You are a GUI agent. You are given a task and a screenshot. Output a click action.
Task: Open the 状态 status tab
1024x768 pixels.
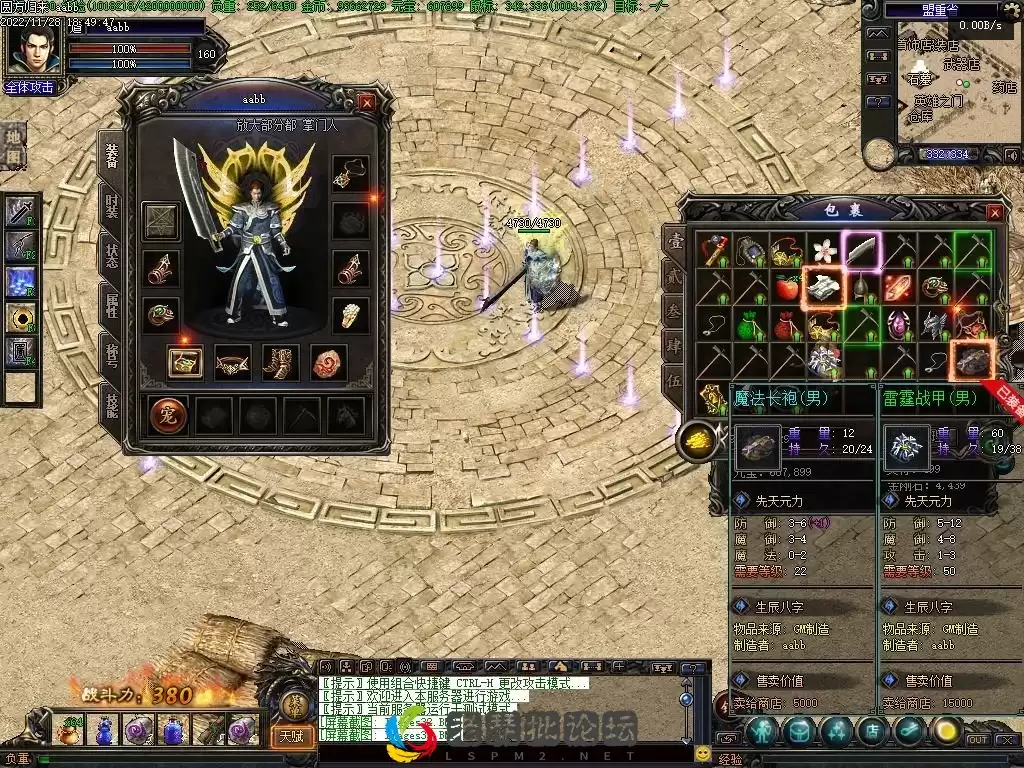pos(111,254)
